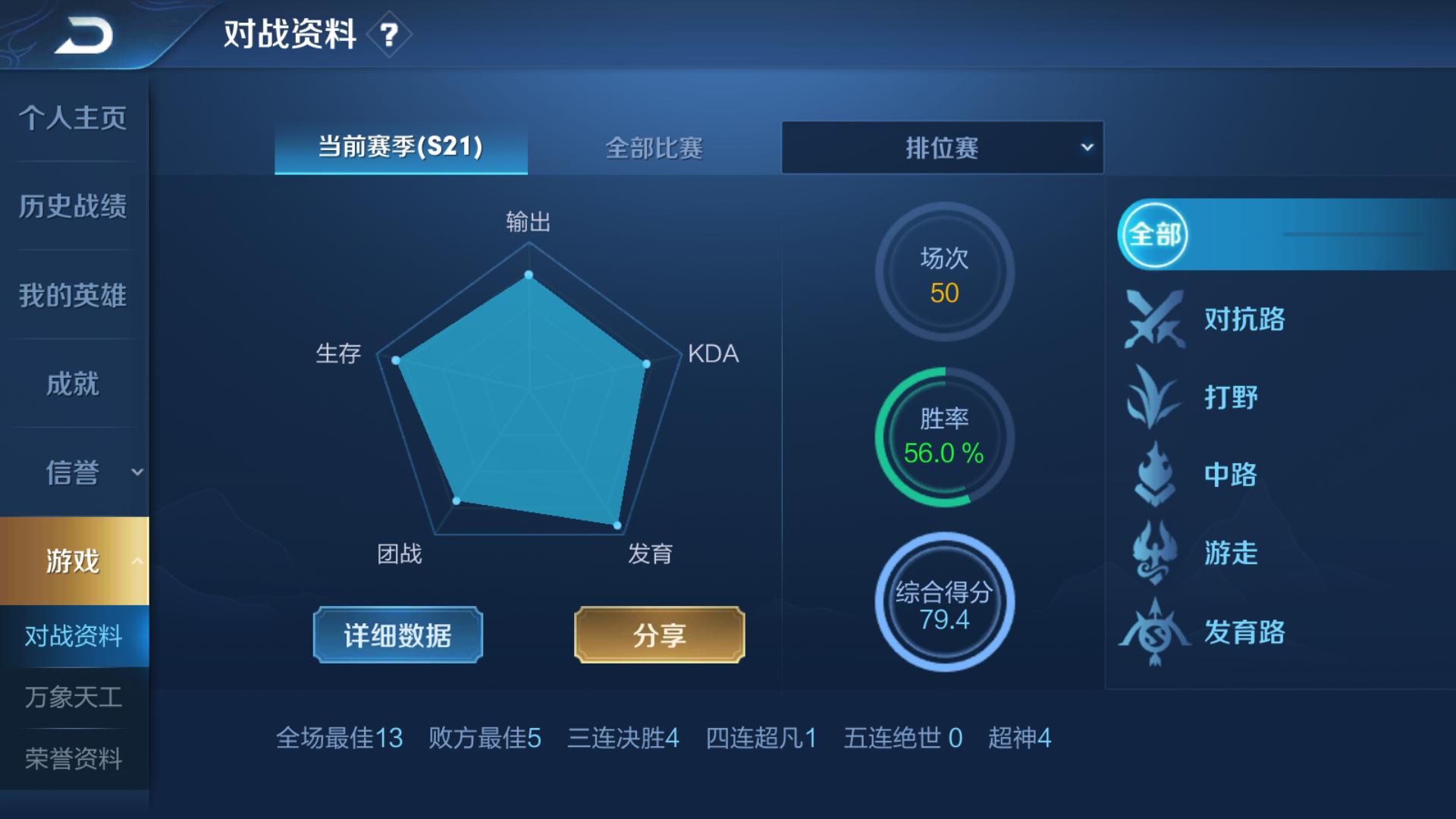Click the 详细数据 button
The width and height of the screenshot is (1456, 819).
(397, 635)
